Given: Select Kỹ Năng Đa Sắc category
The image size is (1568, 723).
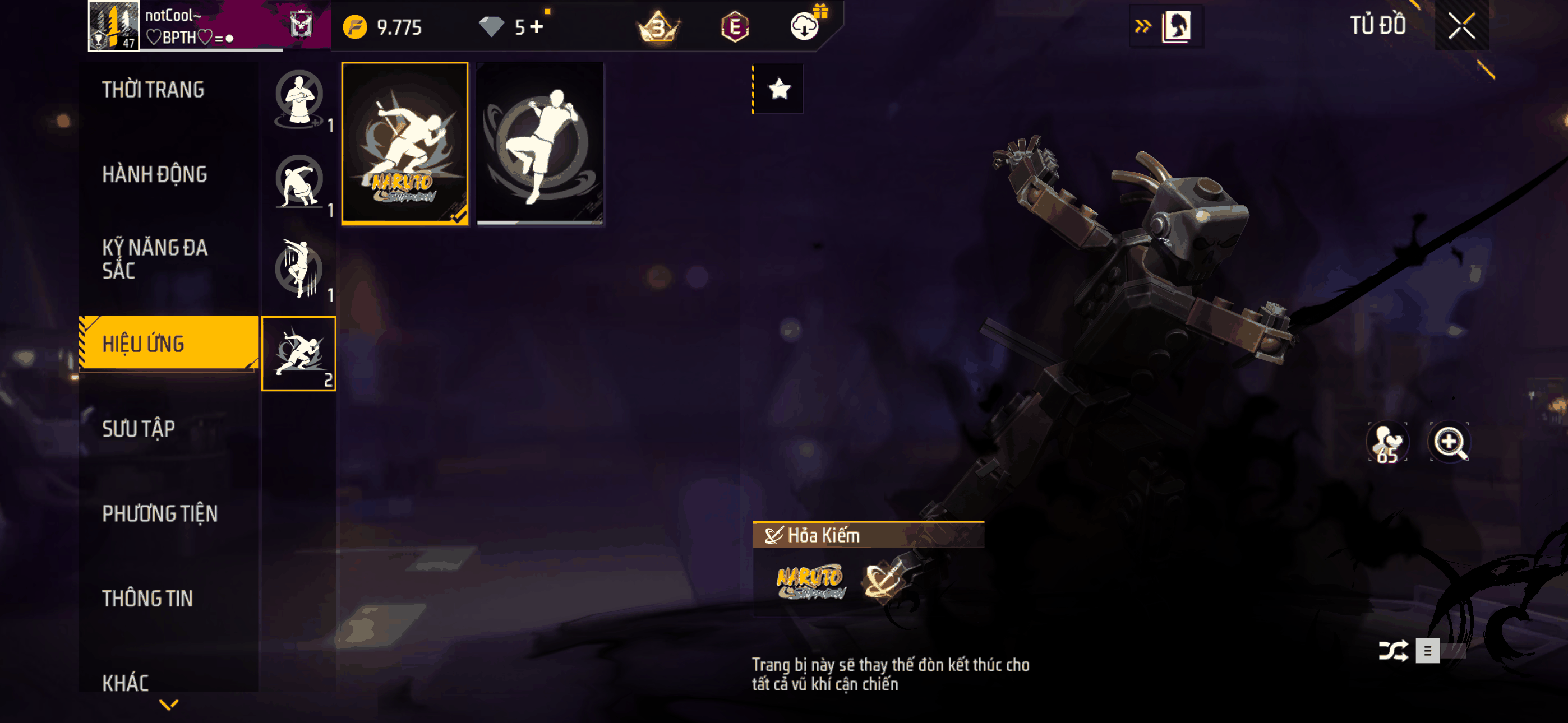Looking at the screenshot, I should point(155,258).
